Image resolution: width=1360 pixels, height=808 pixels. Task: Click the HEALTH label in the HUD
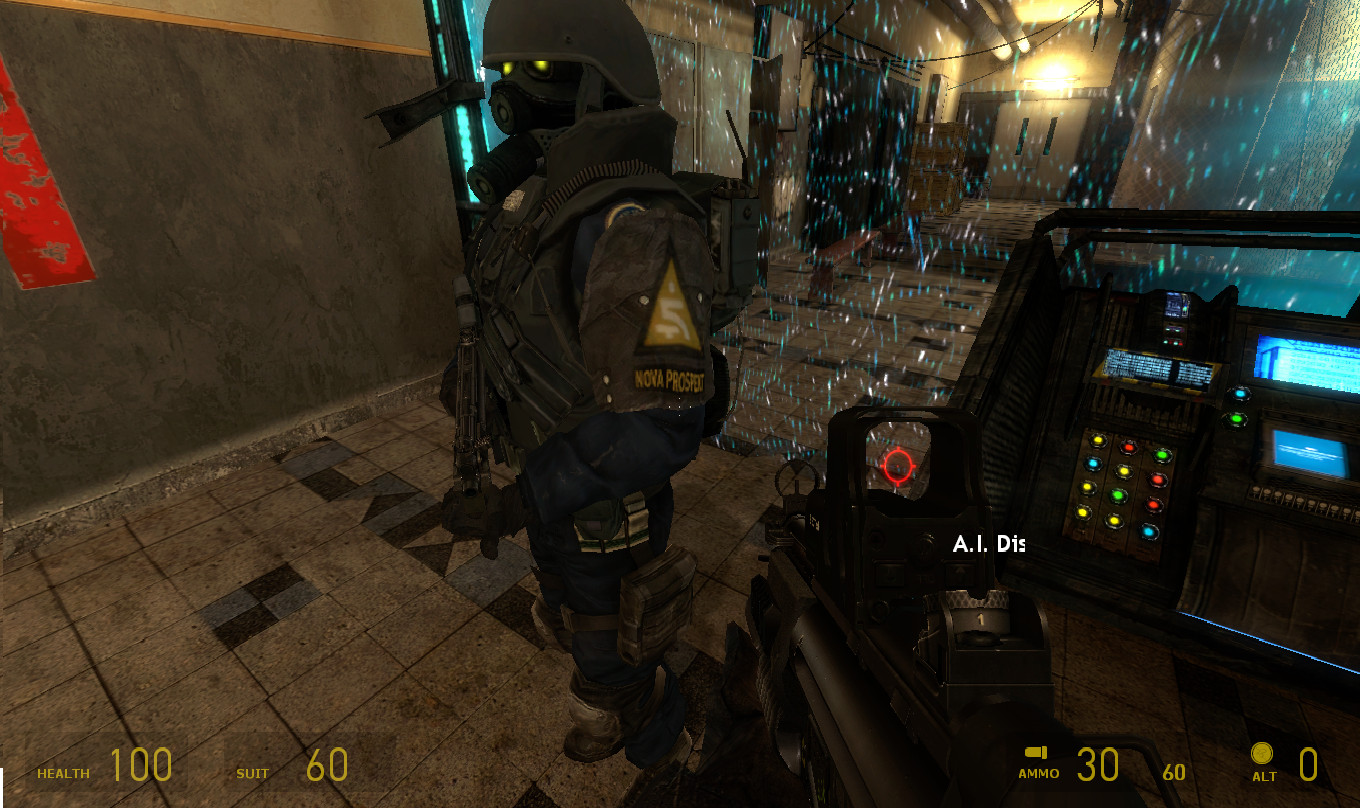coord(62,773)
